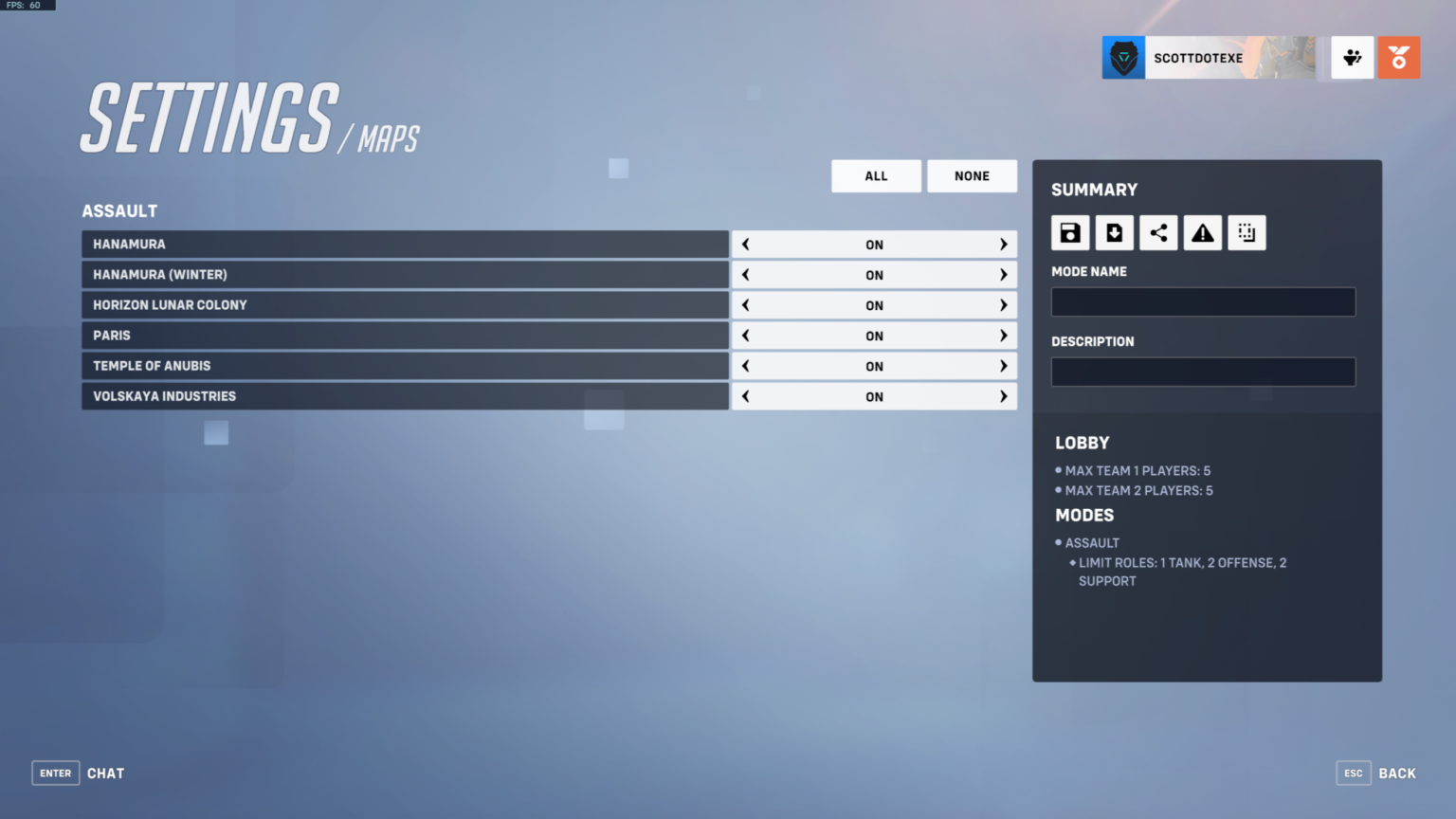
Task: Open SCOTTDOTEXE's player profile banner
Action: (1197, 57)
